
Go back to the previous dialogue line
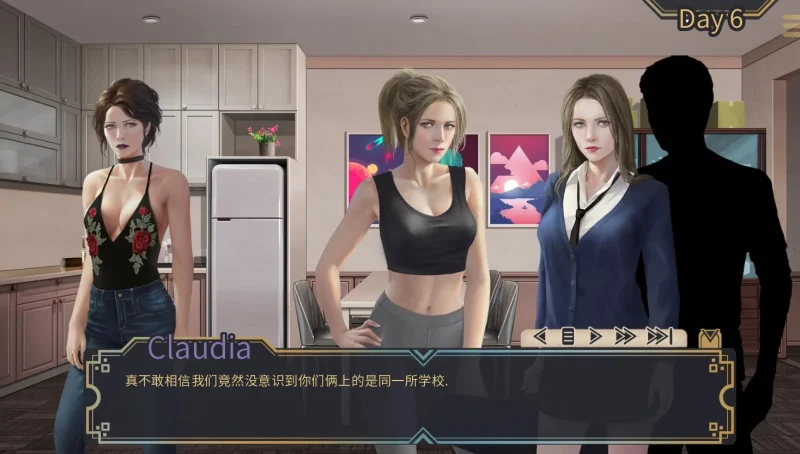click(x=541, y=337)
